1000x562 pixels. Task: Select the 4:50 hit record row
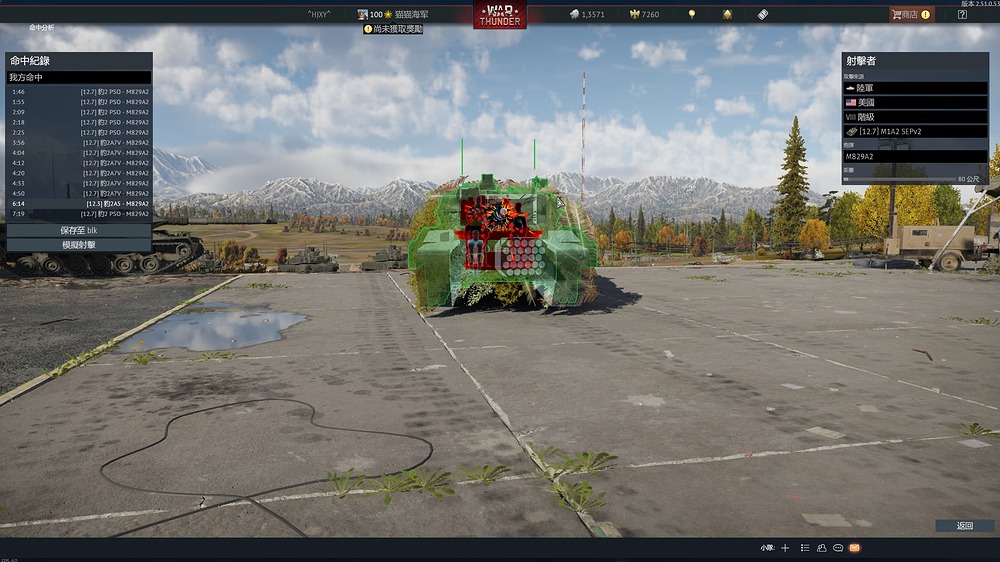(x=80, y=193)
